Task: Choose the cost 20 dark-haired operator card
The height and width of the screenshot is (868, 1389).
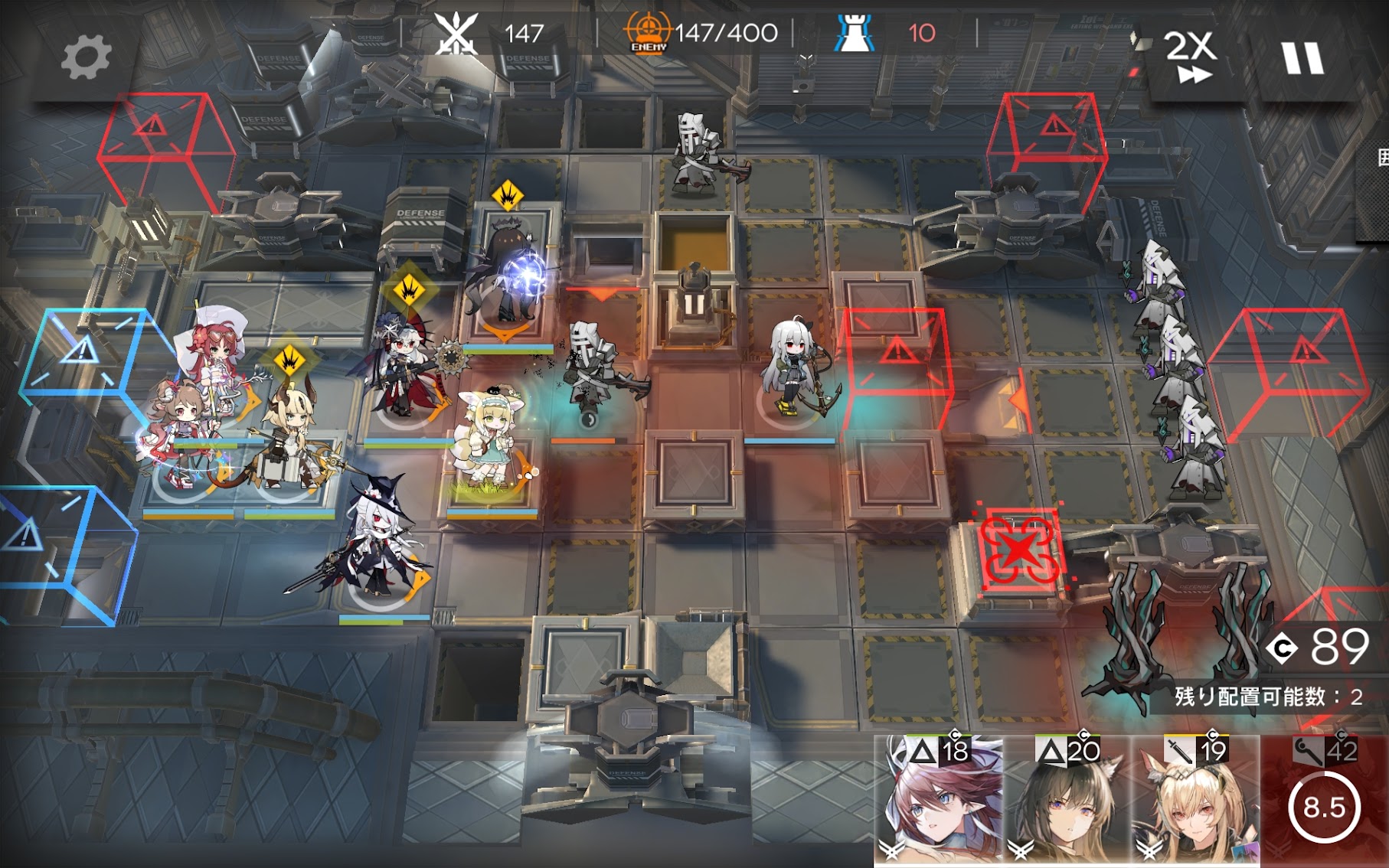Action: point(1068,800)
